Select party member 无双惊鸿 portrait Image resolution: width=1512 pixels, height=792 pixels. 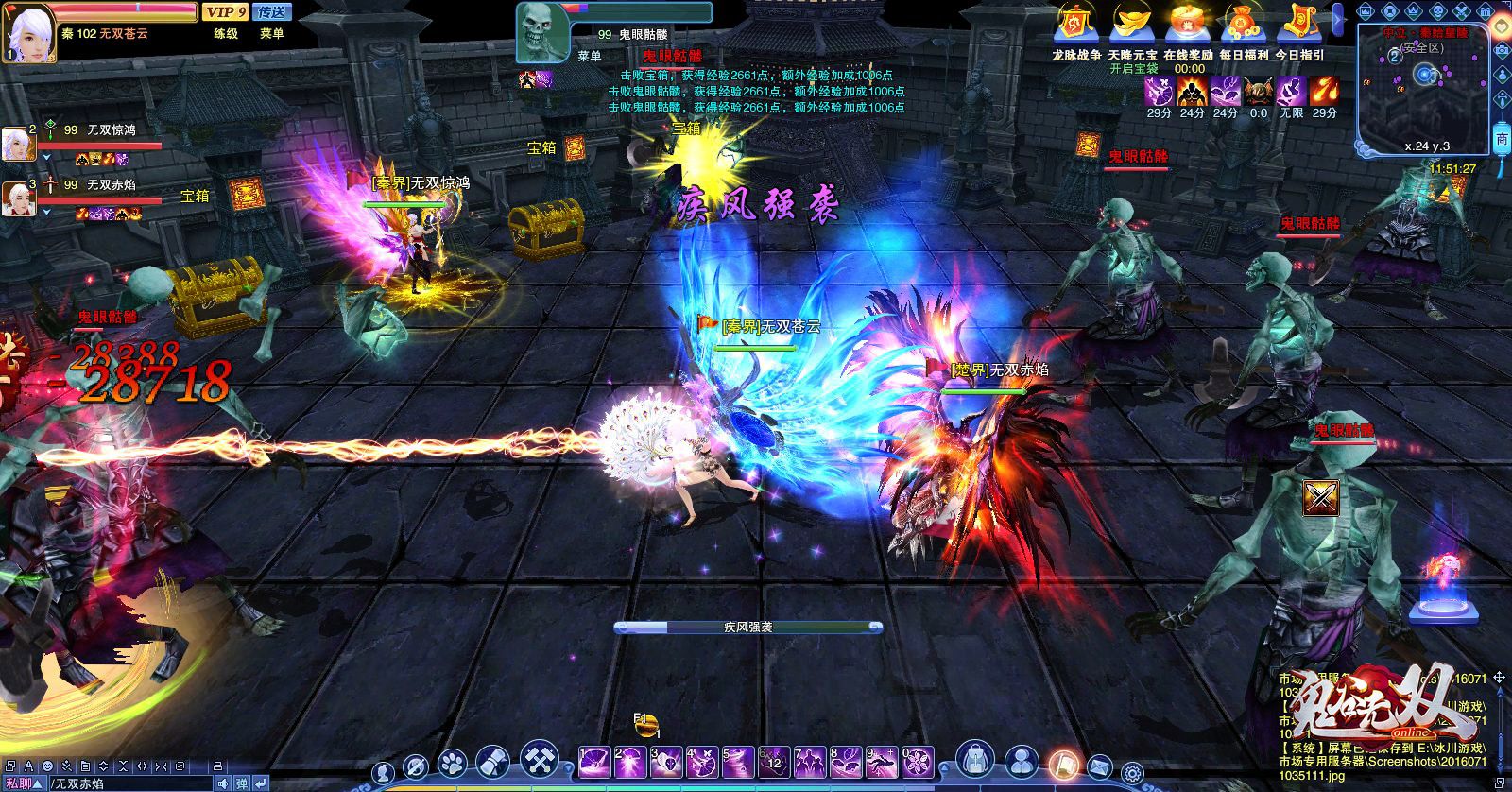[19, 143]
